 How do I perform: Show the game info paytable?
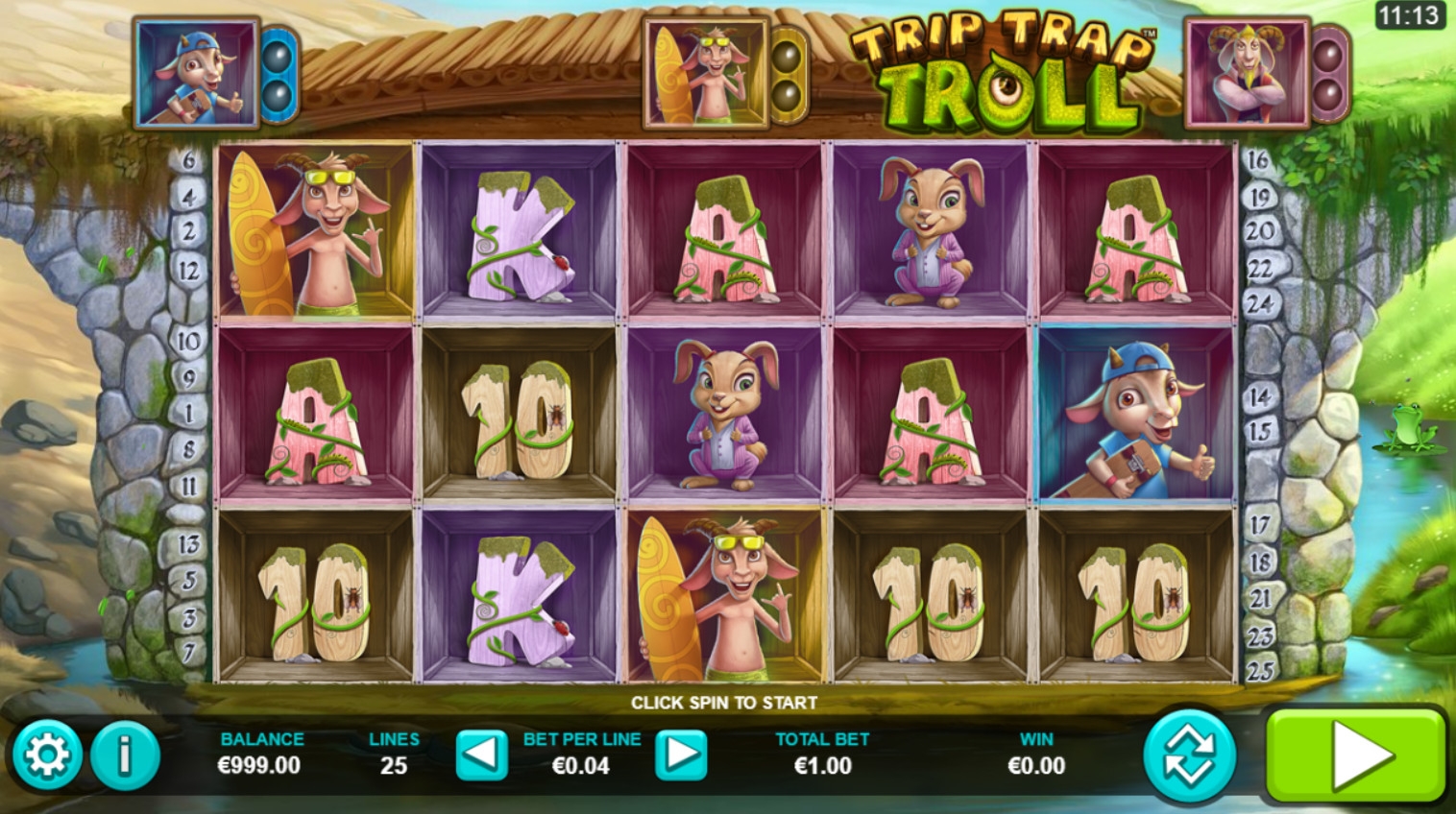click(x=125, y=754)
